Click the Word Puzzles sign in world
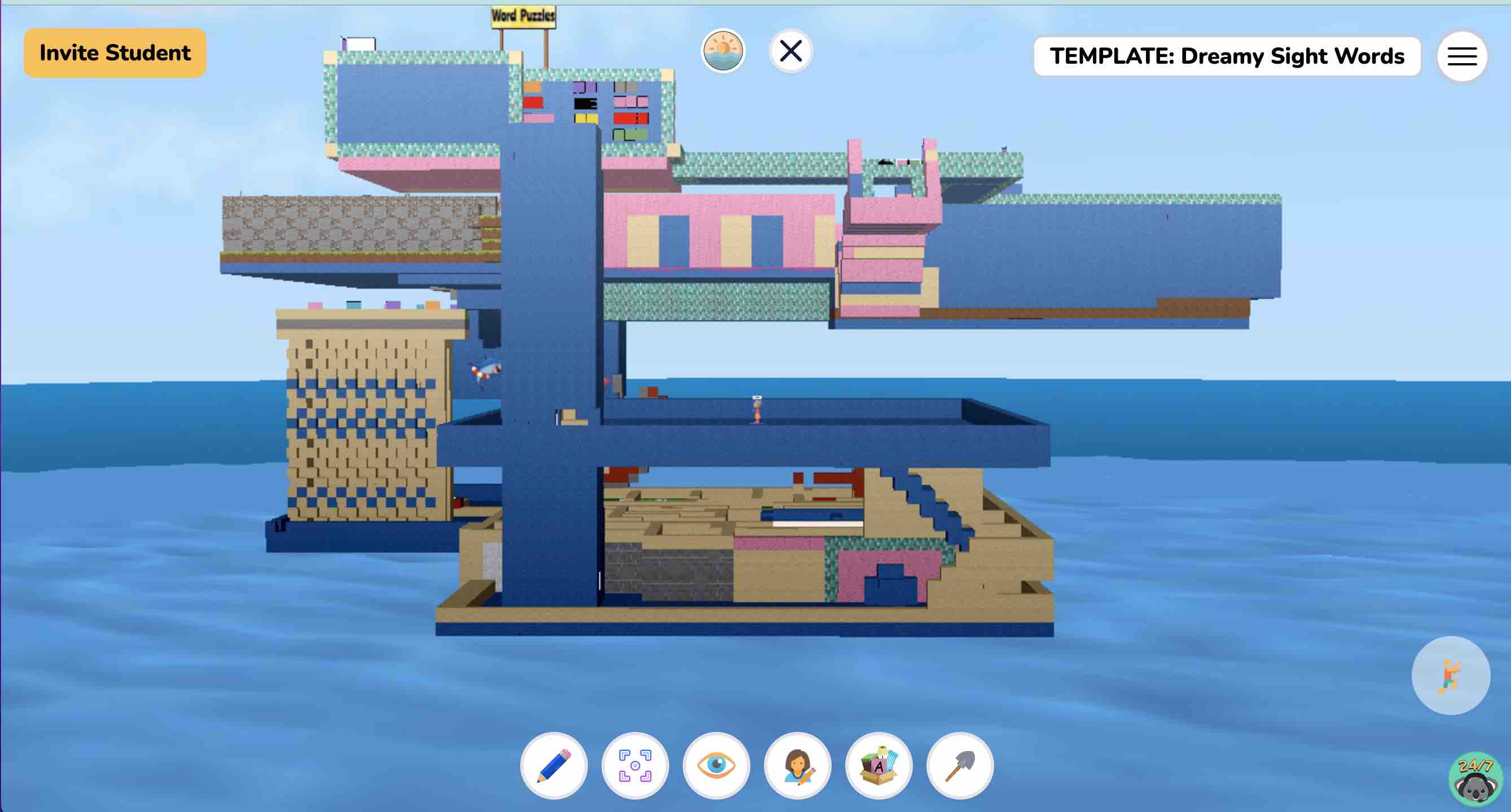The image size is (1511, 812). tap(522, 15)
